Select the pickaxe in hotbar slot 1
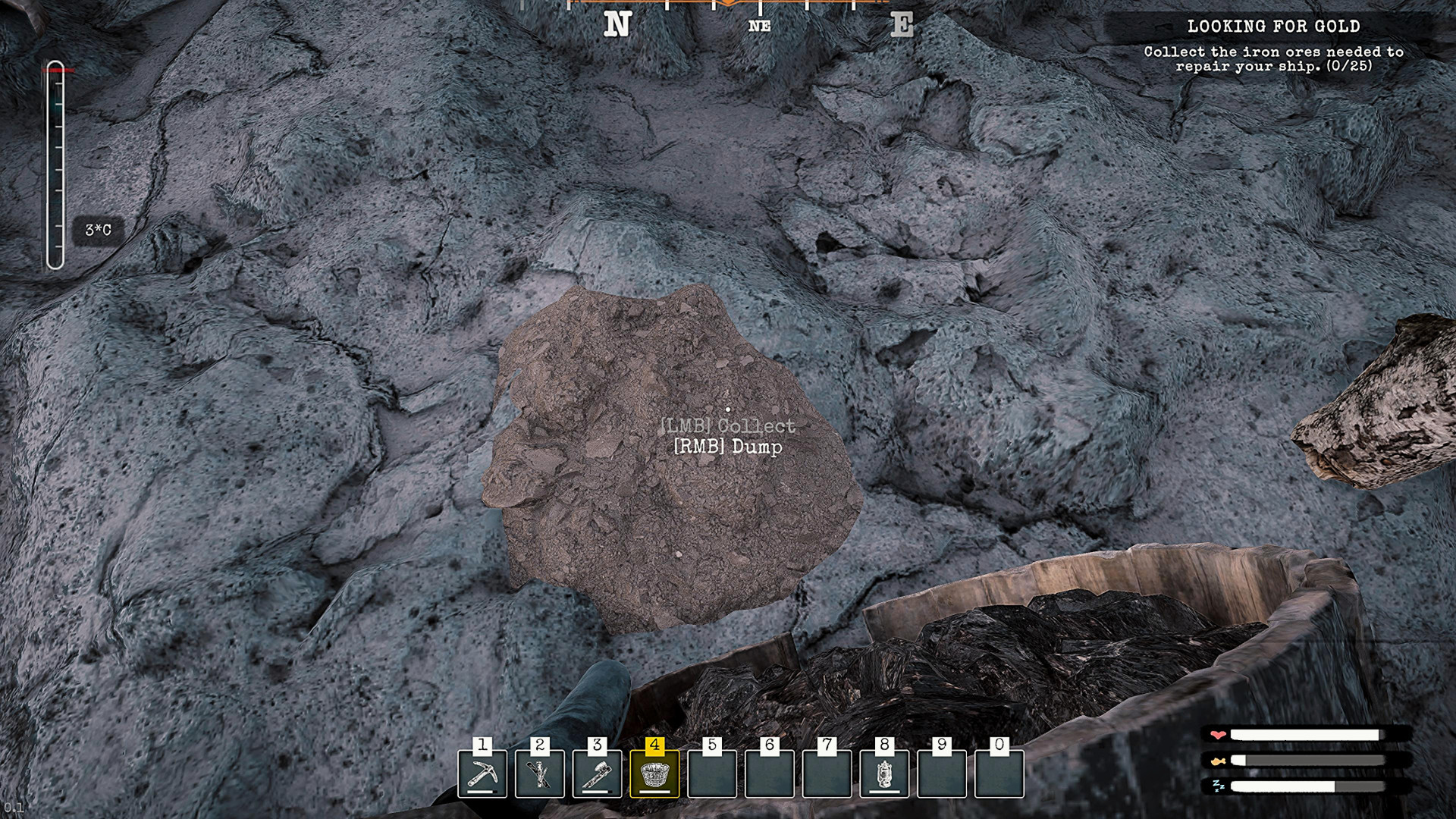 tap(482, 773)
